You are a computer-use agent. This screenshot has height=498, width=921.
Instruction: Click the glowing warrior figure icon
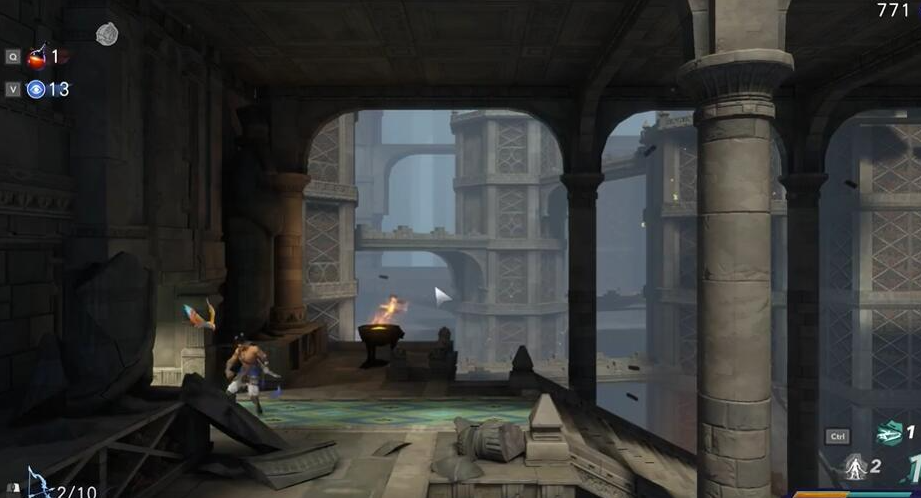(855, 466)
